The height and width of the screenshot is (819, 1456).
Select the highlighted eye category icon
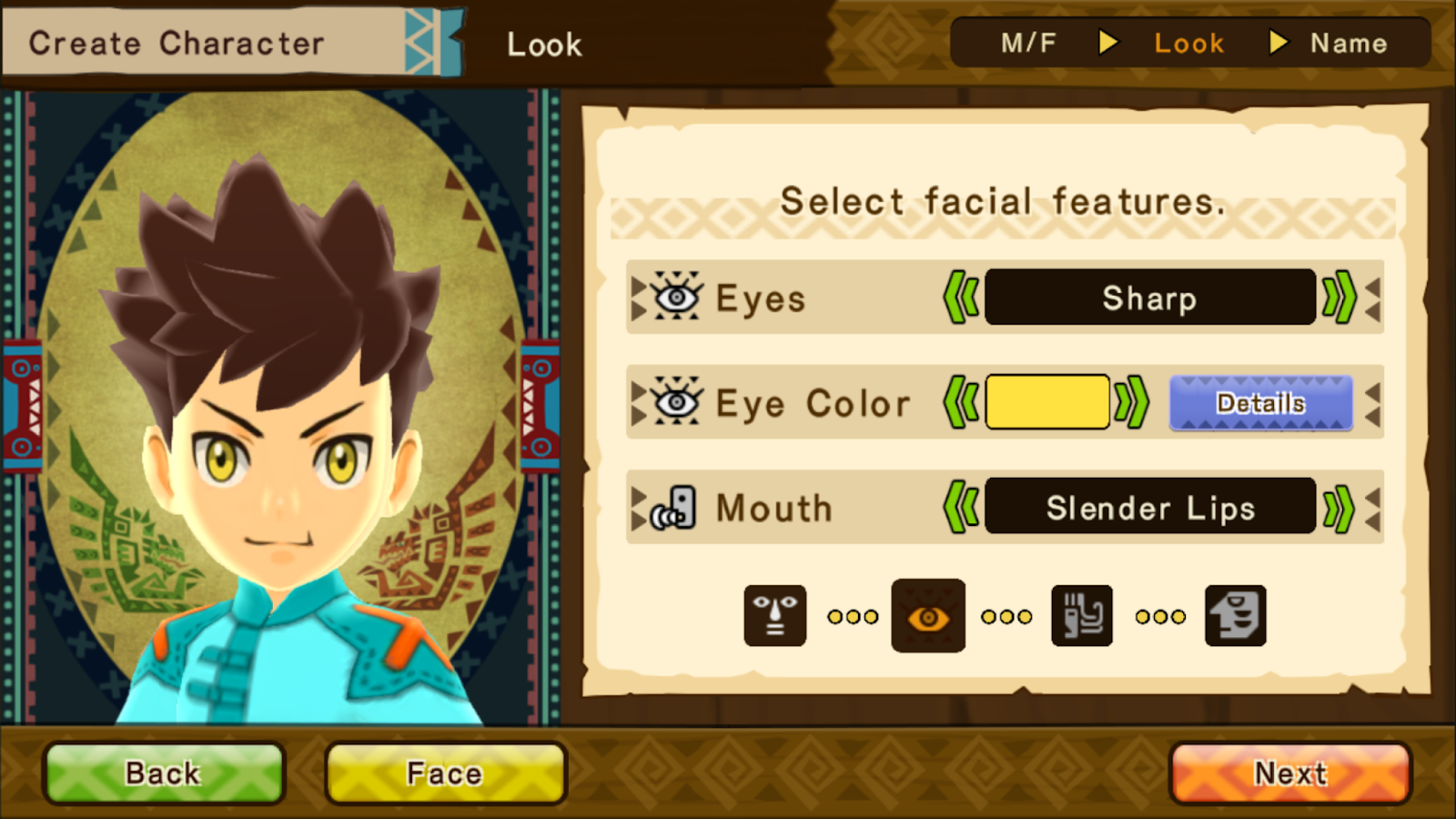click(x=928, y=615)
